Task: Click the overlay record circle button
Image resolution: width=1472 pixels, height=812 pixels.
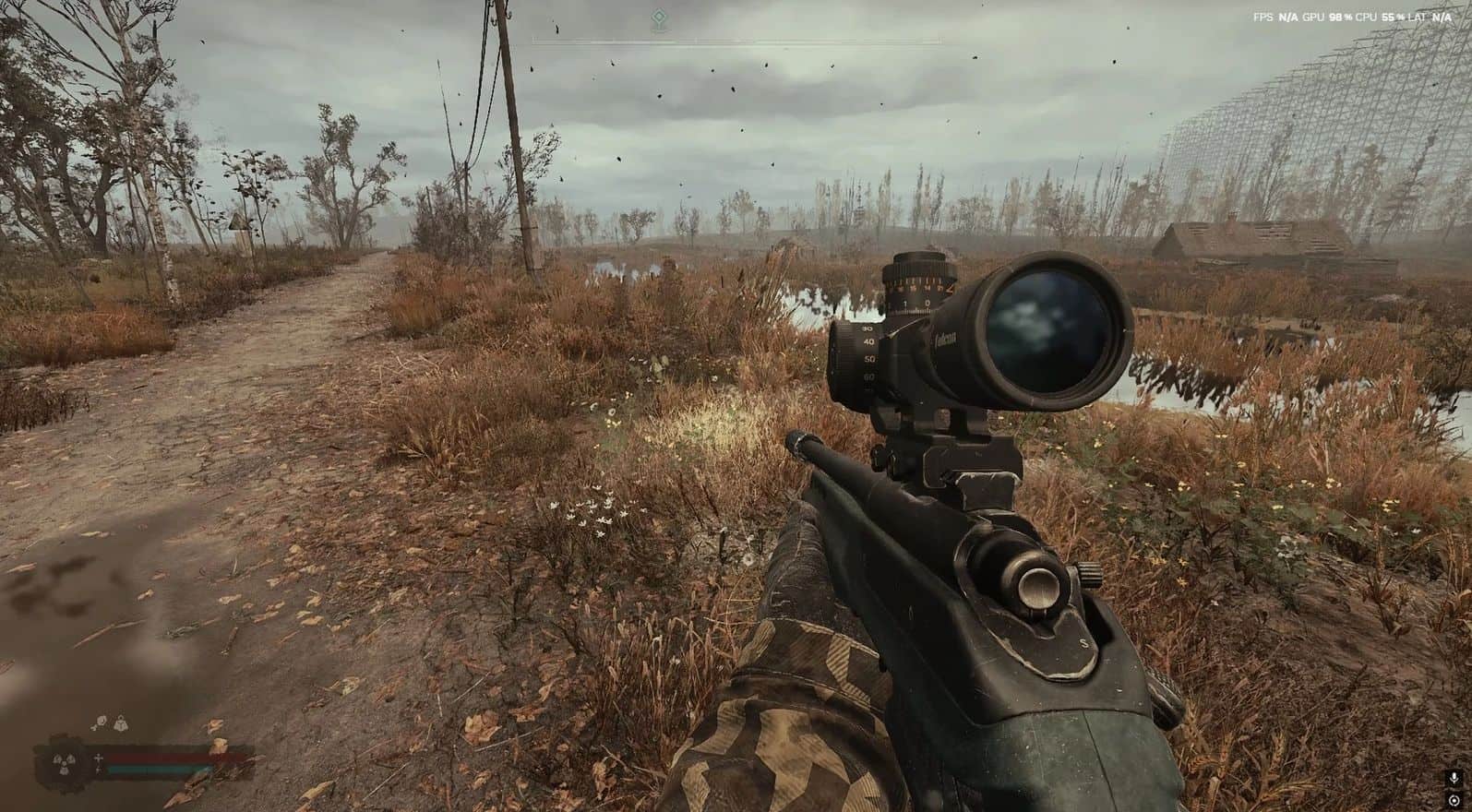Action: point(1454,800)
